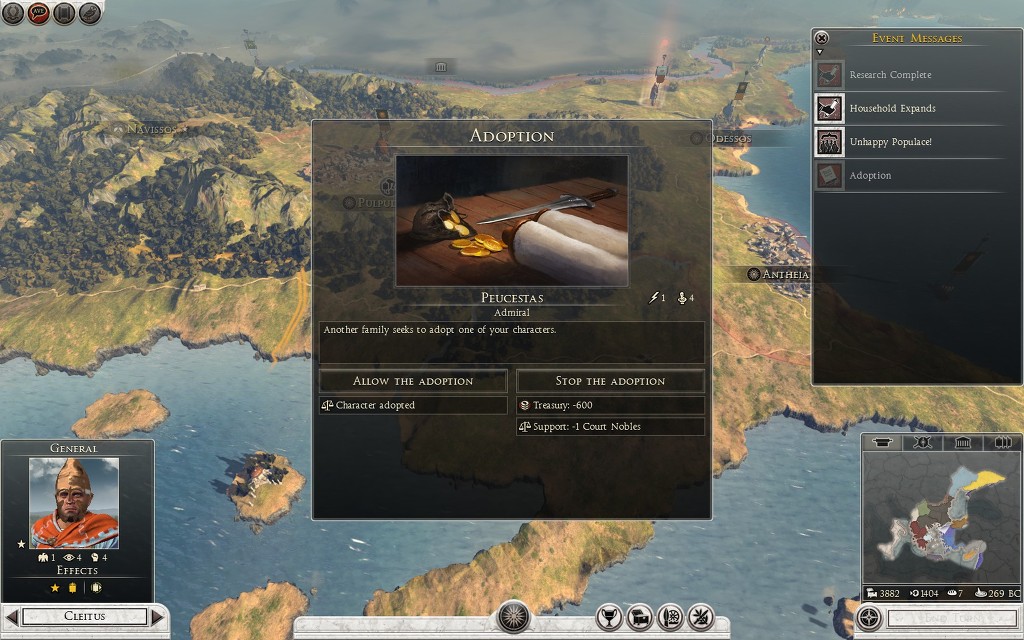Open the treasure chest panel
The width and height of the screenshot is (1024, 640).
(x=640, y=616)
